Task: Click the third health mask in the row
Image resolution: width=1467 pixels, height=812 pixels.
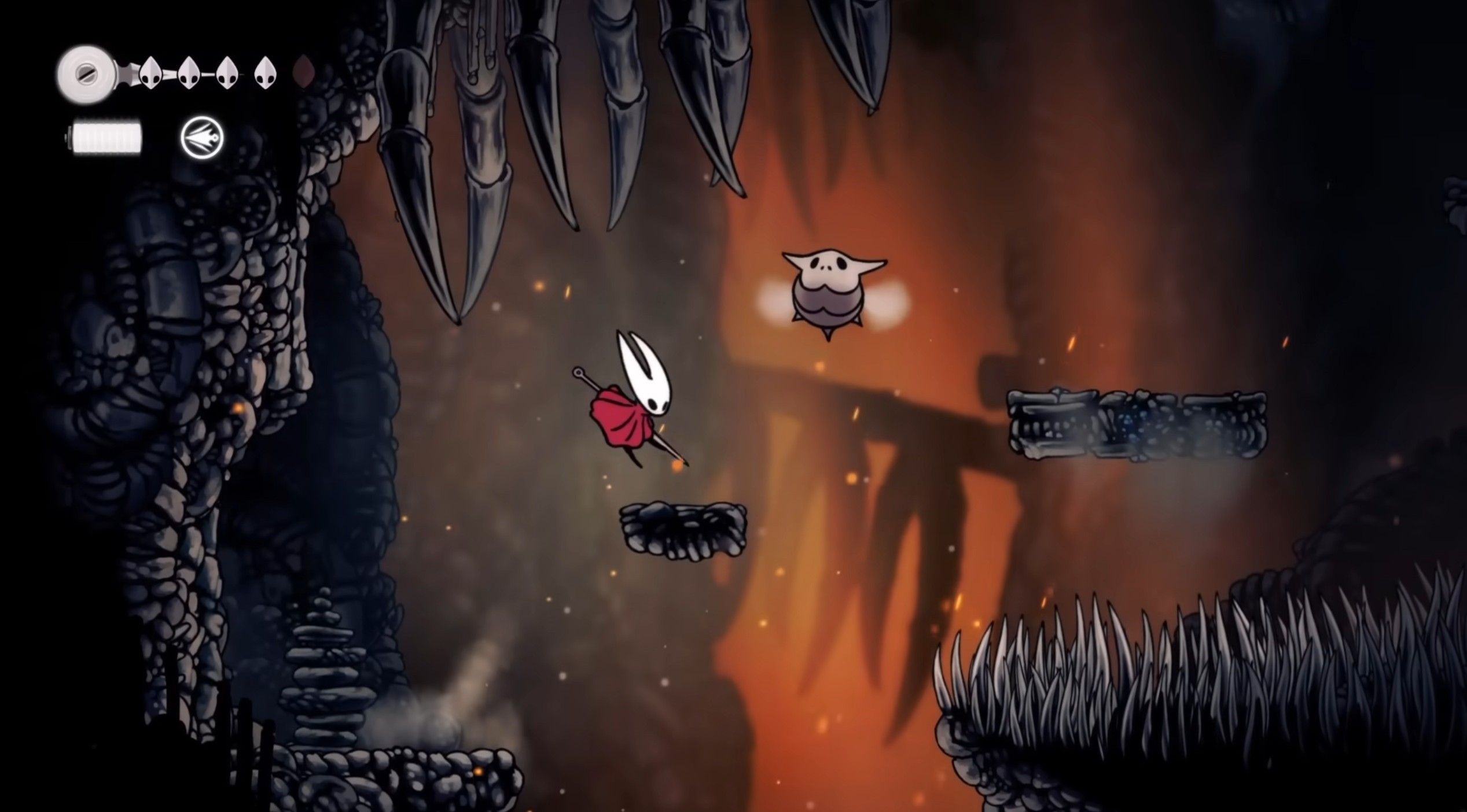Action: tap(227, 74)
